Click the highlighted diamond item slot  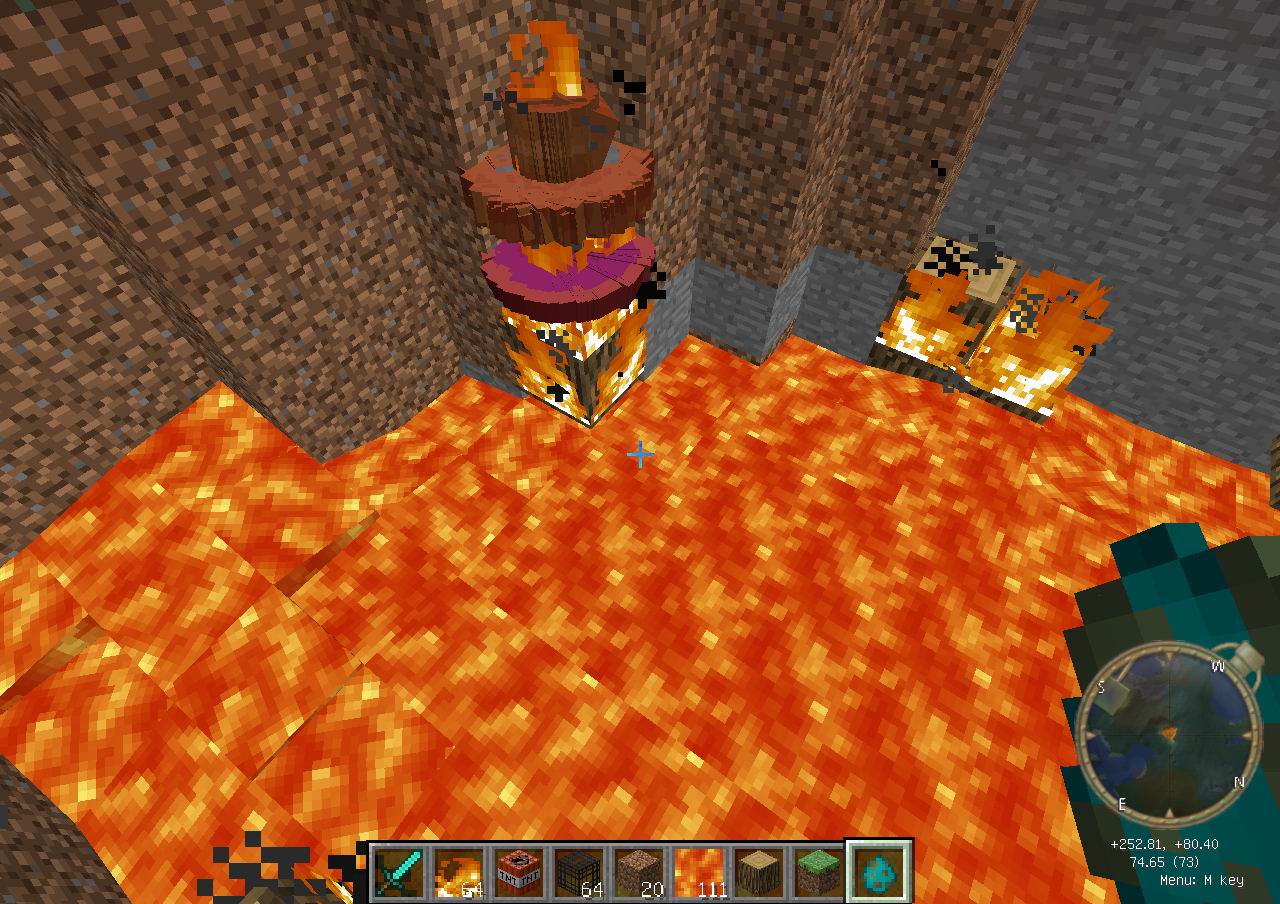coord(879,872)
